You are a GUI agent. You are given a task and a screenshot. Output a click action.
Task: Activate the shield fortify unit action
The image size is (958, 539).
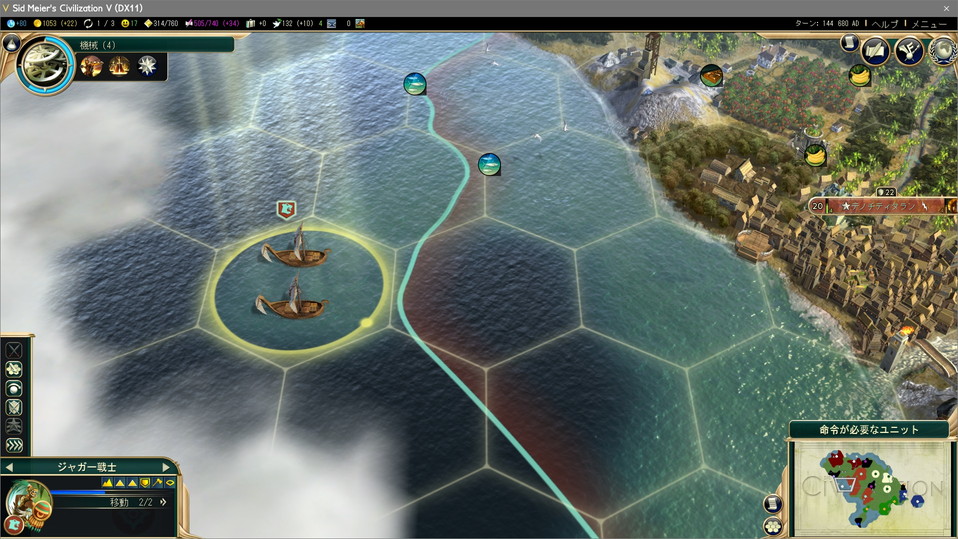point(14,407)
